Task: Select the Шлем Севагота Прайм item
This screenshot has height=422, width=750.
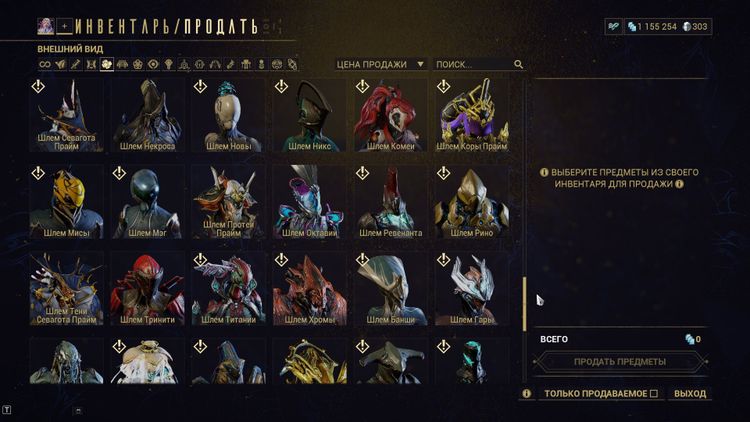Action: click(66, 115)
